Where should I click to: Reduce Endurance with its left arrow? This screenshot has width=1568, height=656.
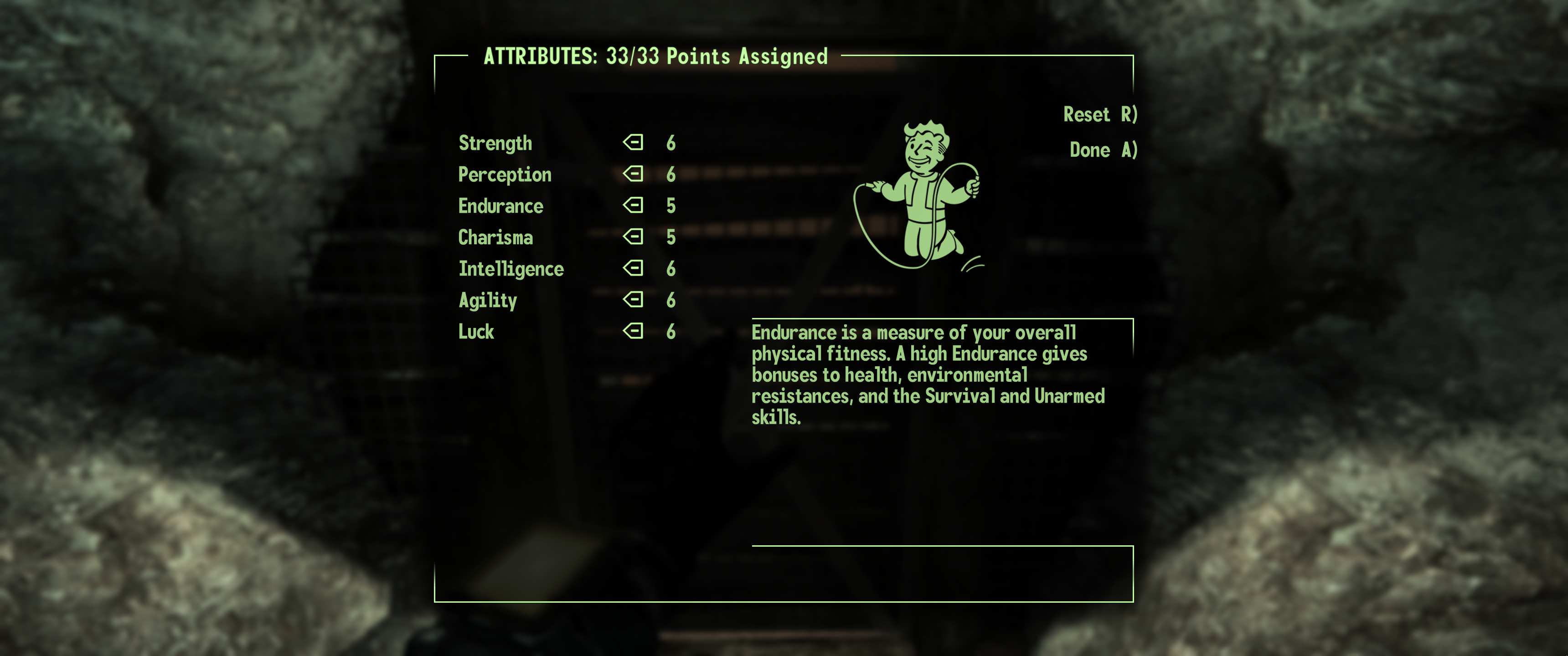click(x=633, y=205)
